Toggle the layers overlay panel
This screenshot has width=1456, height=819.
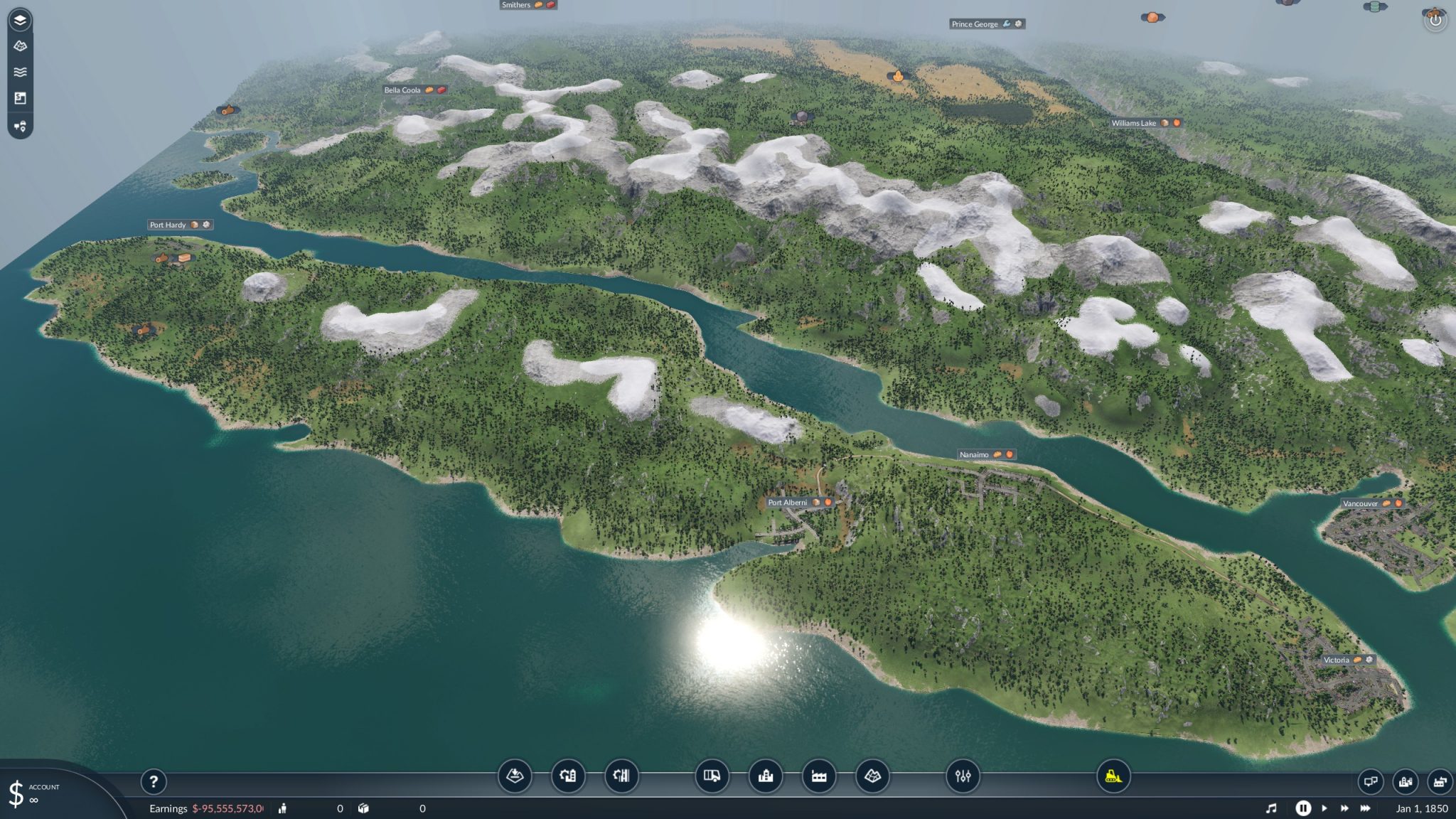point(20,20)
